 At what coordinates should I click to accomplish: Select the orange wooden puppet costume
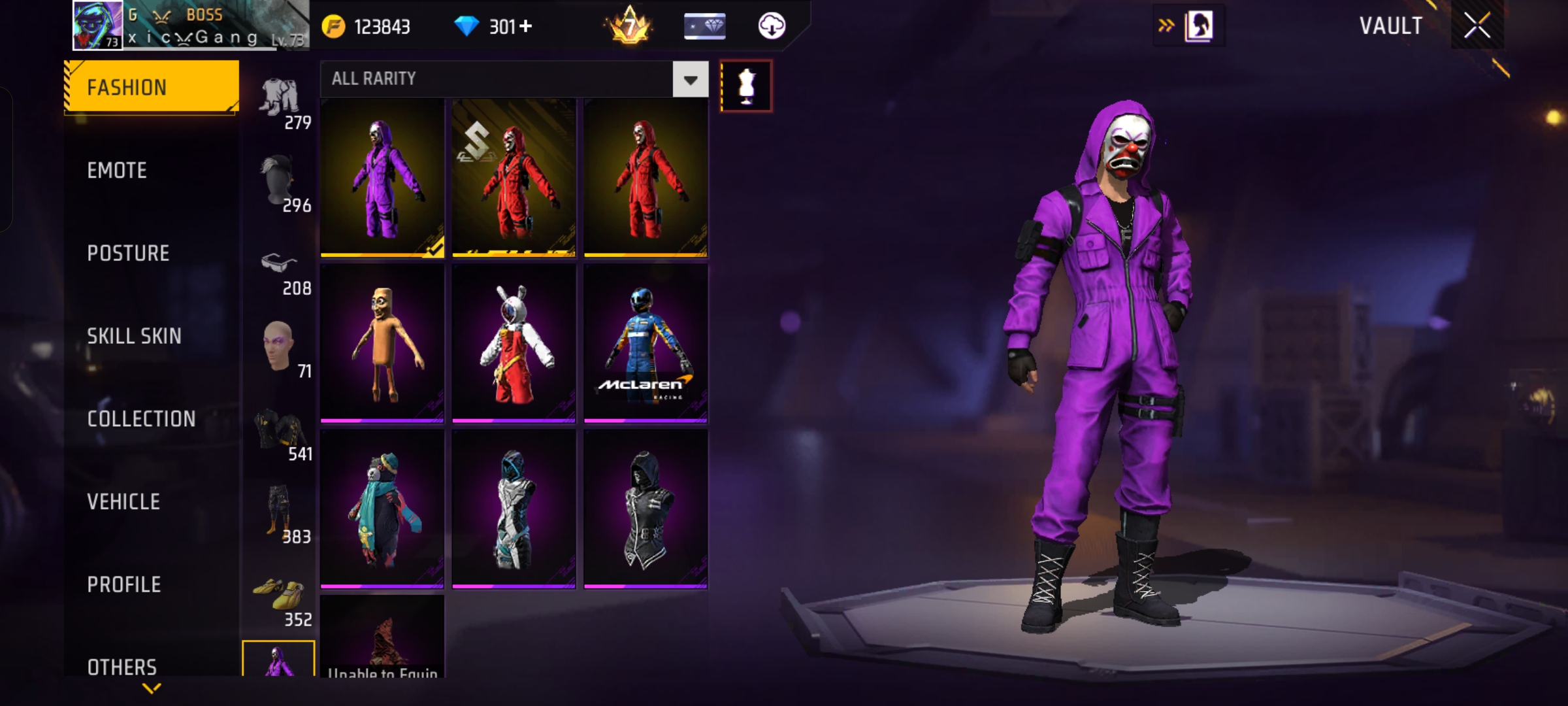382,343
